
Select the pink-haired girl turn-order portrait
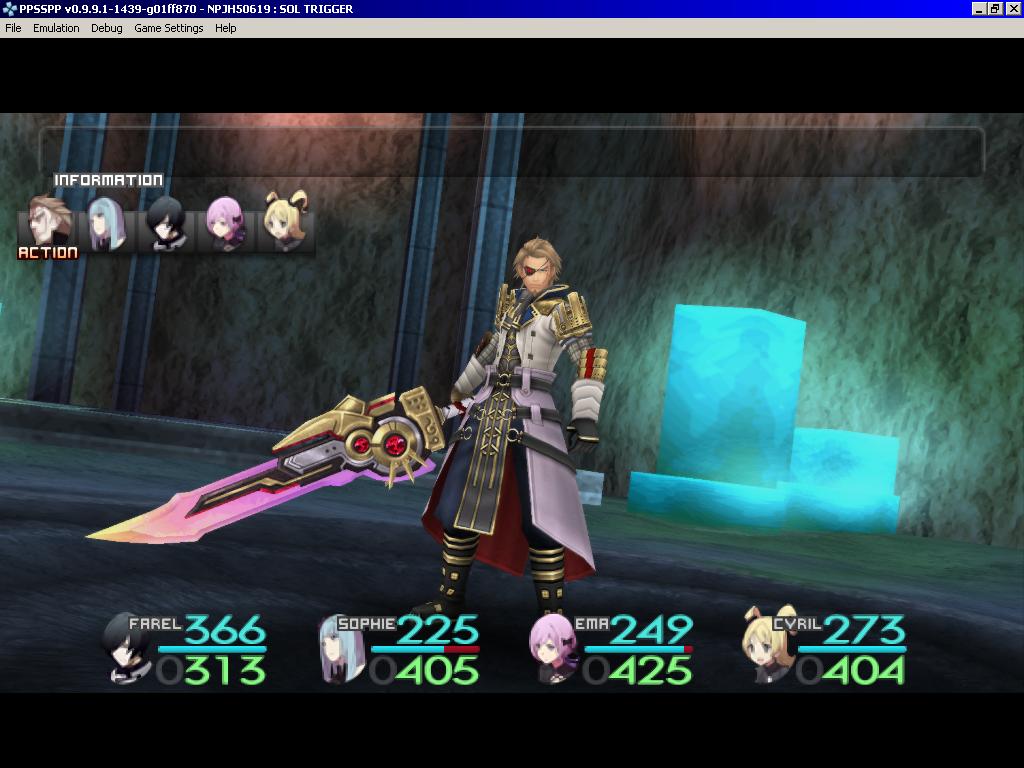(x=224, y=222)
